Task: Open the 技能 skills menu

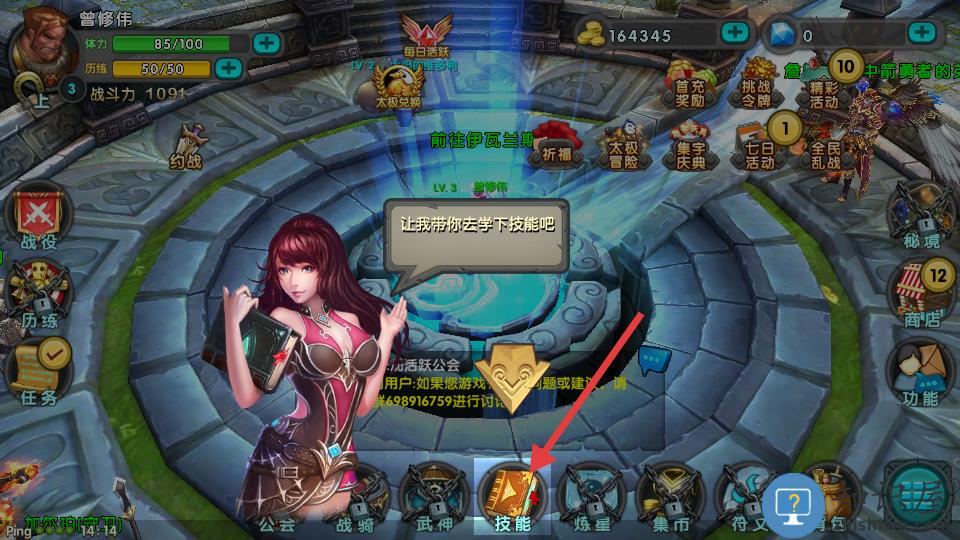Action: click(511, 497)
